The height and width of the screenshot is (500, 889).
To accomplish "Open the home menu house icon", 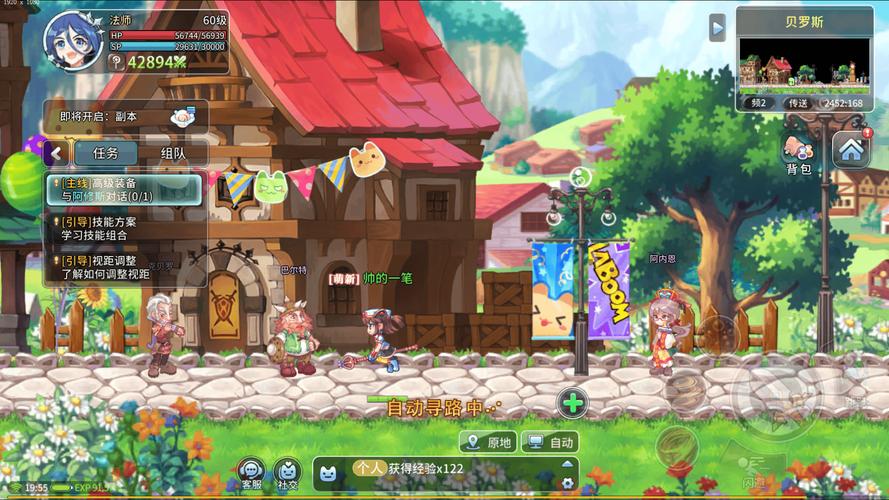I will (851, 150).
